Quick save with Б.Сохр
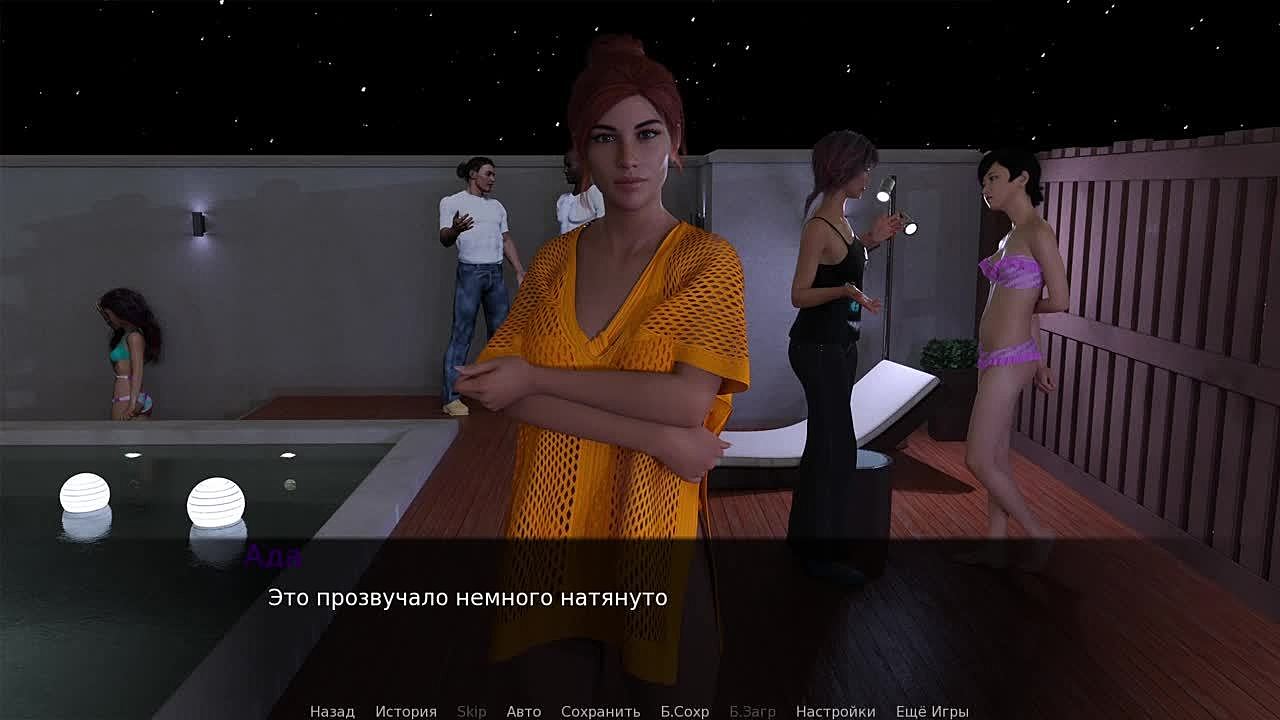1280x720 pixels. coord(684,711)
